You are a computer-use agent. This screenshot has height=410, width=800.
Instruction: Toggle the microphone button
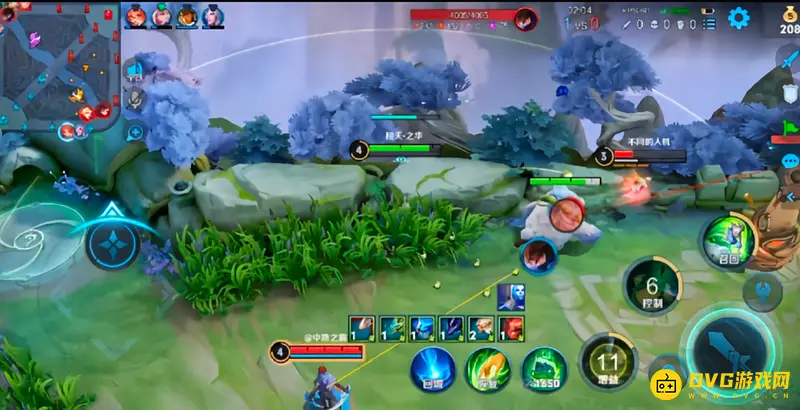point(135,99)
